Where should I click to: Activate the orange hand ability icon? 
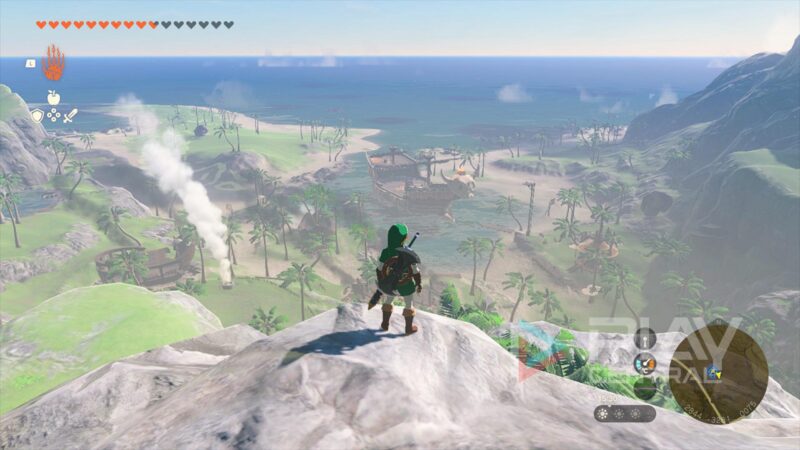(x=53, y=63)
